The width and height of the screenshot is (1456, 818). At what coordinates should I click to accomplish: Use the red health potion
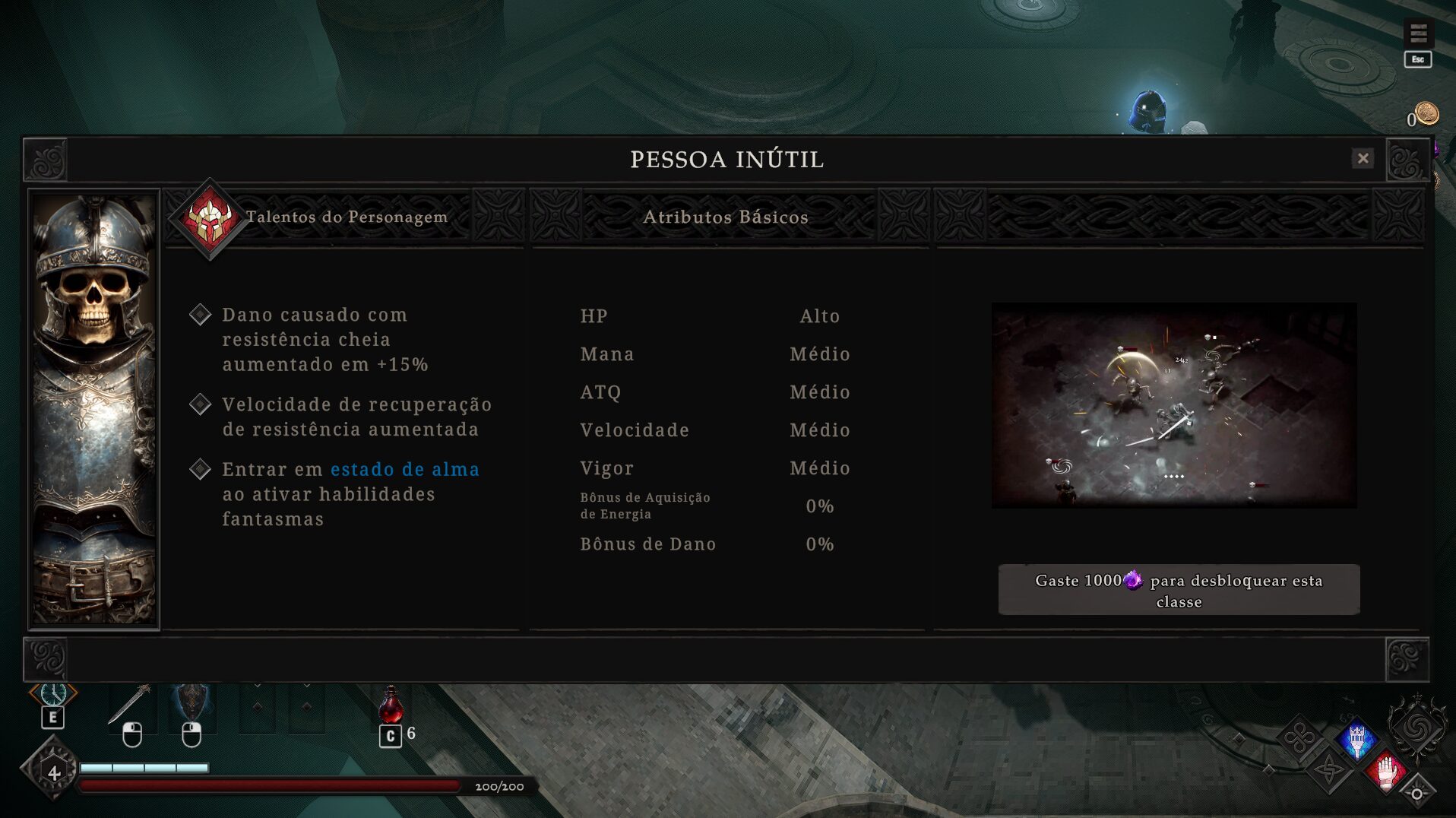pyautogui.click(x=391, y=705)
